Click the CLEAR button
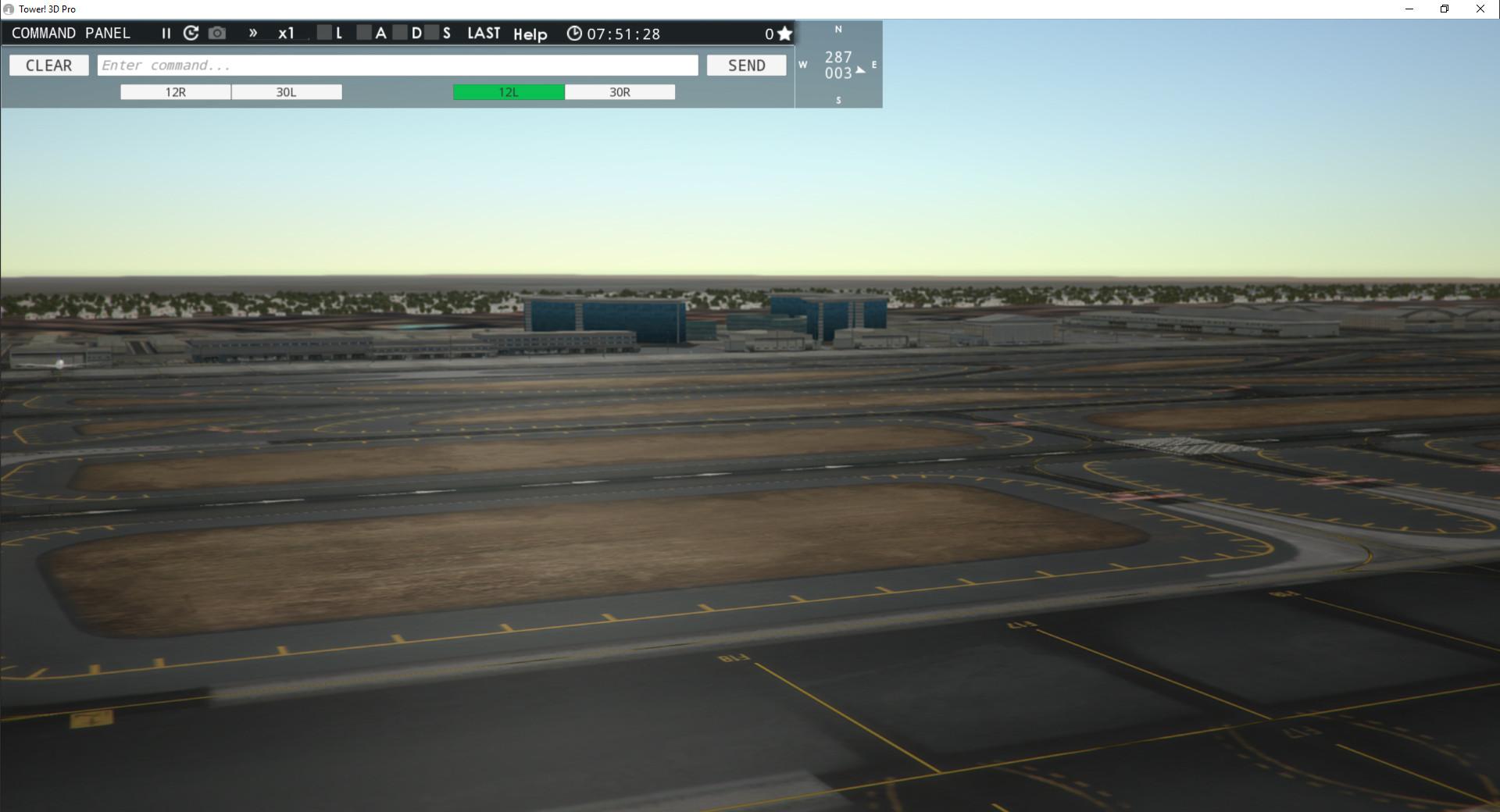 48,65
